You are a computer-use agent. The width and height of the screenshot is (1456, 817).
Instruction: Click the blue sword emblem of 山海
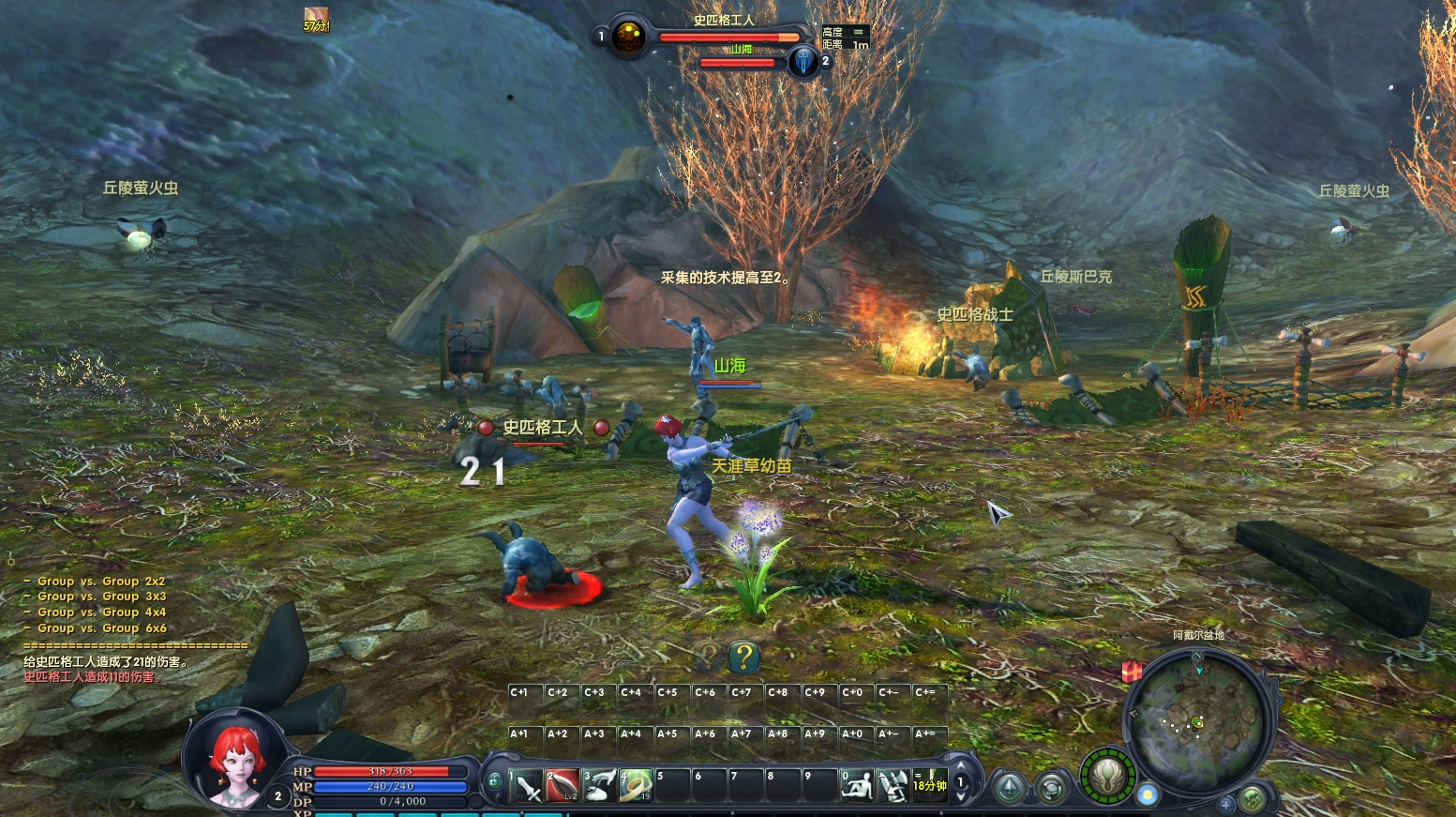803,62
